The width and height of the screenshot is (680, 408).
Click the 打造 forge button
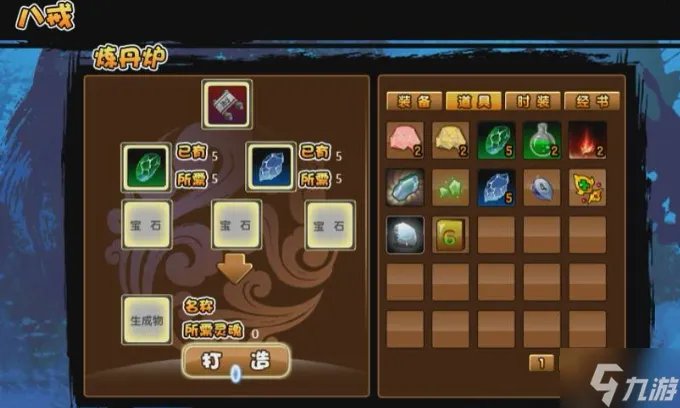click(236, 358)
